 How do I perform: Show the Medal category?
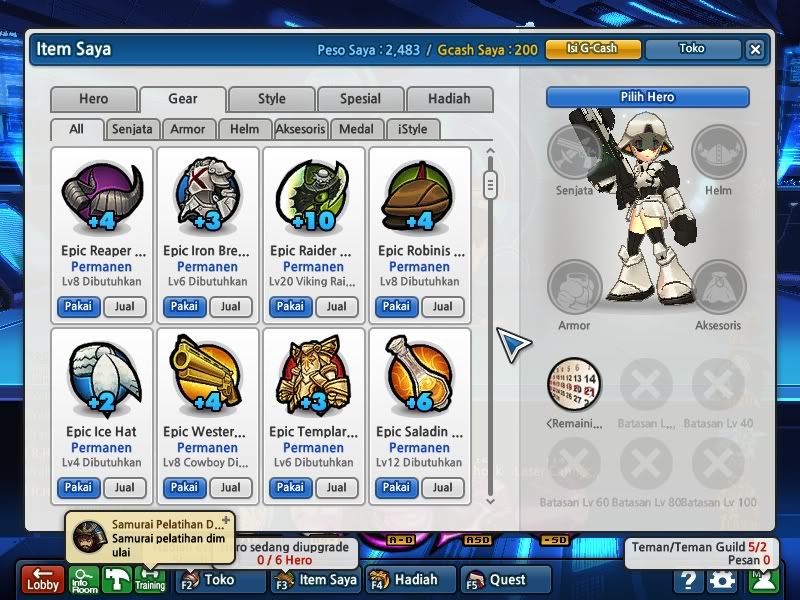[x=357, y=129]
